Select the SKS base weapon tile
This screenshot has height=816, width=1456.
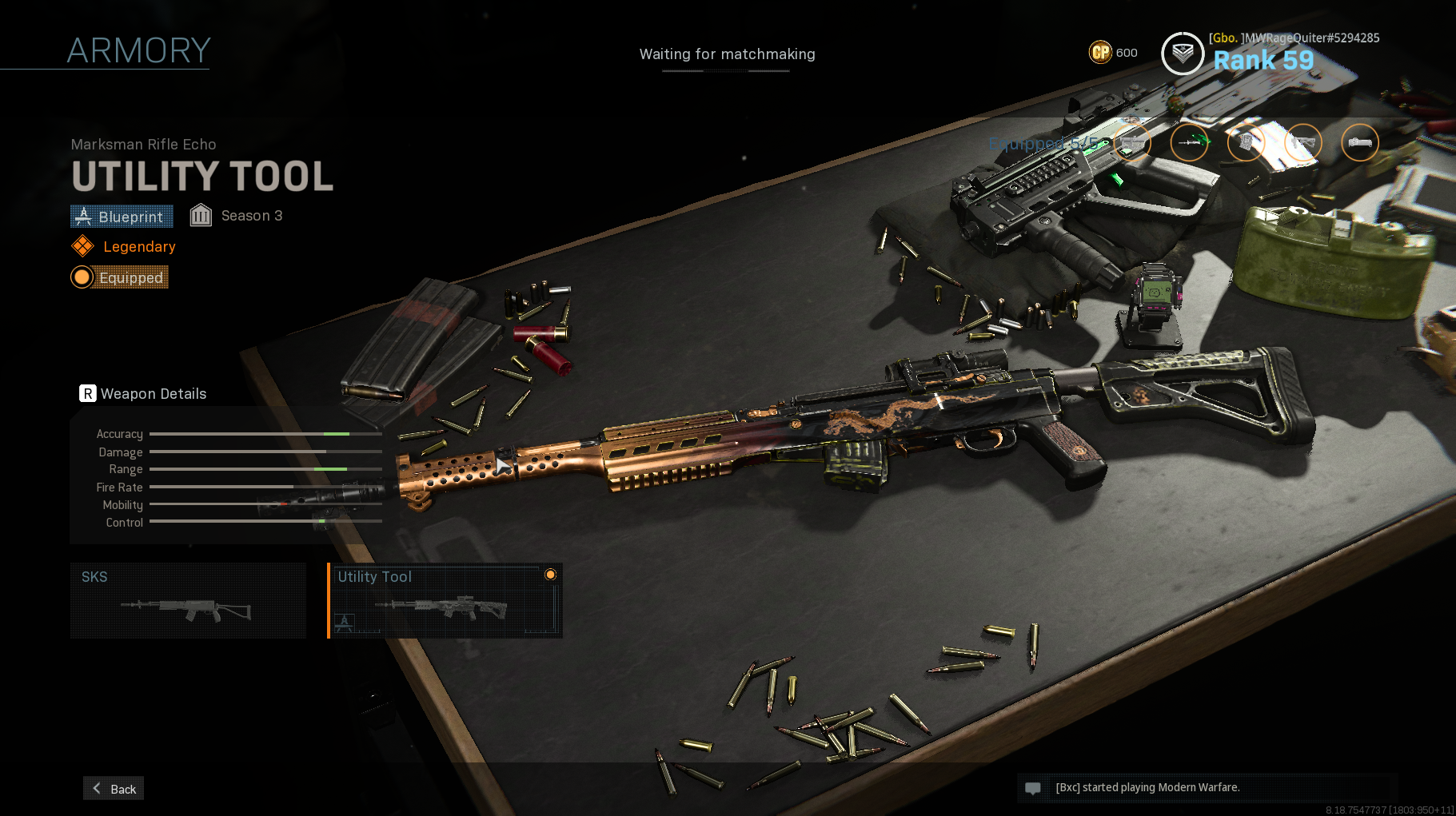click(x=188, y=600)
